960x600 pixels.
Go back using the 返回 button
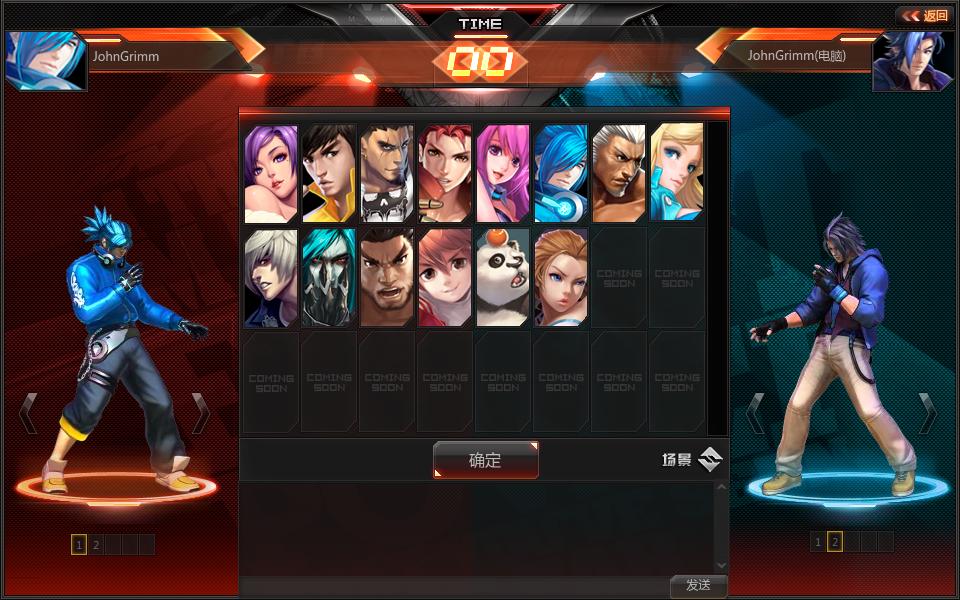point(923,15)
